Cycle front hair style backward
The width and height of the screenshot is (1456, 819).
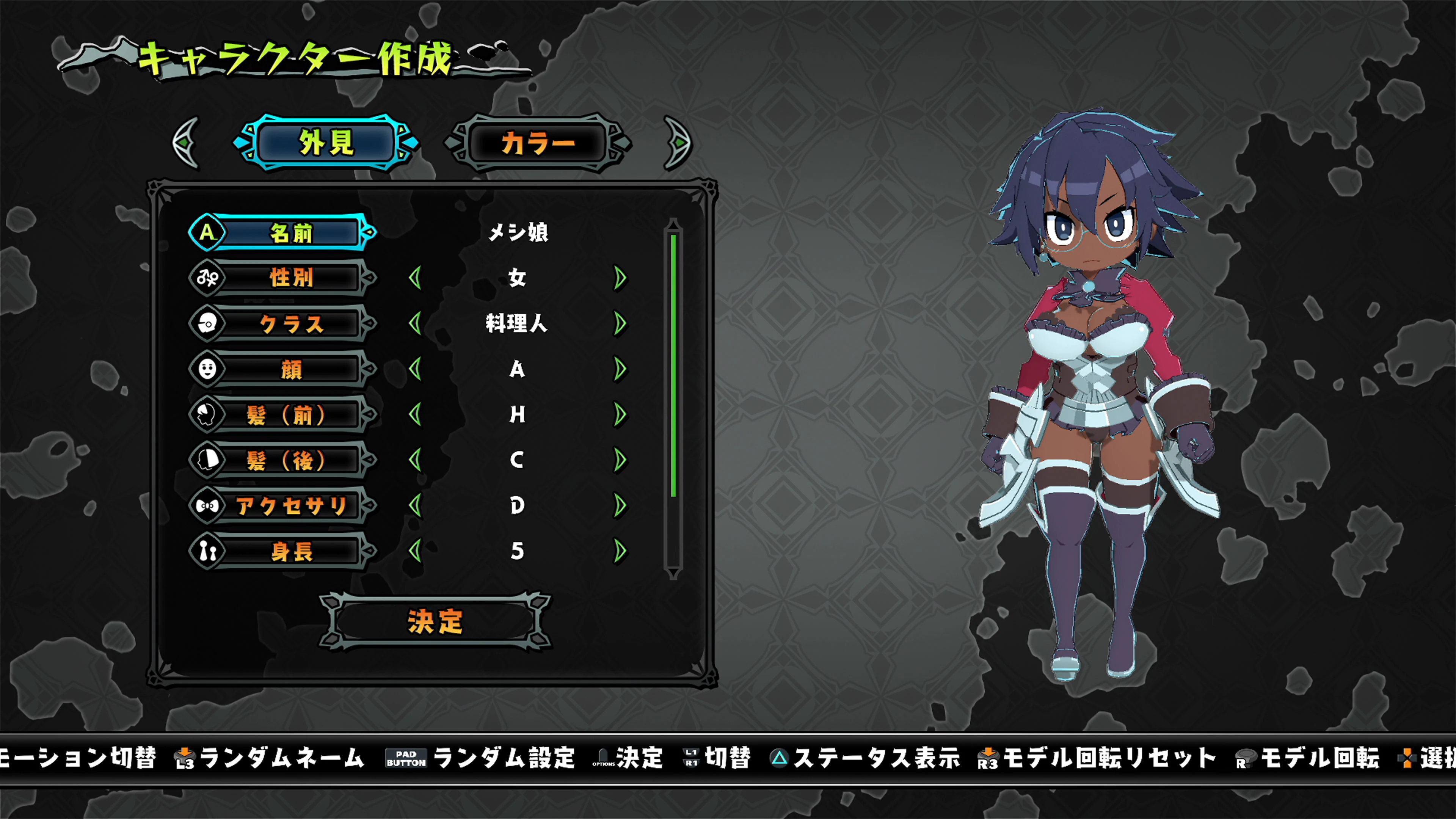coord(417,414)
